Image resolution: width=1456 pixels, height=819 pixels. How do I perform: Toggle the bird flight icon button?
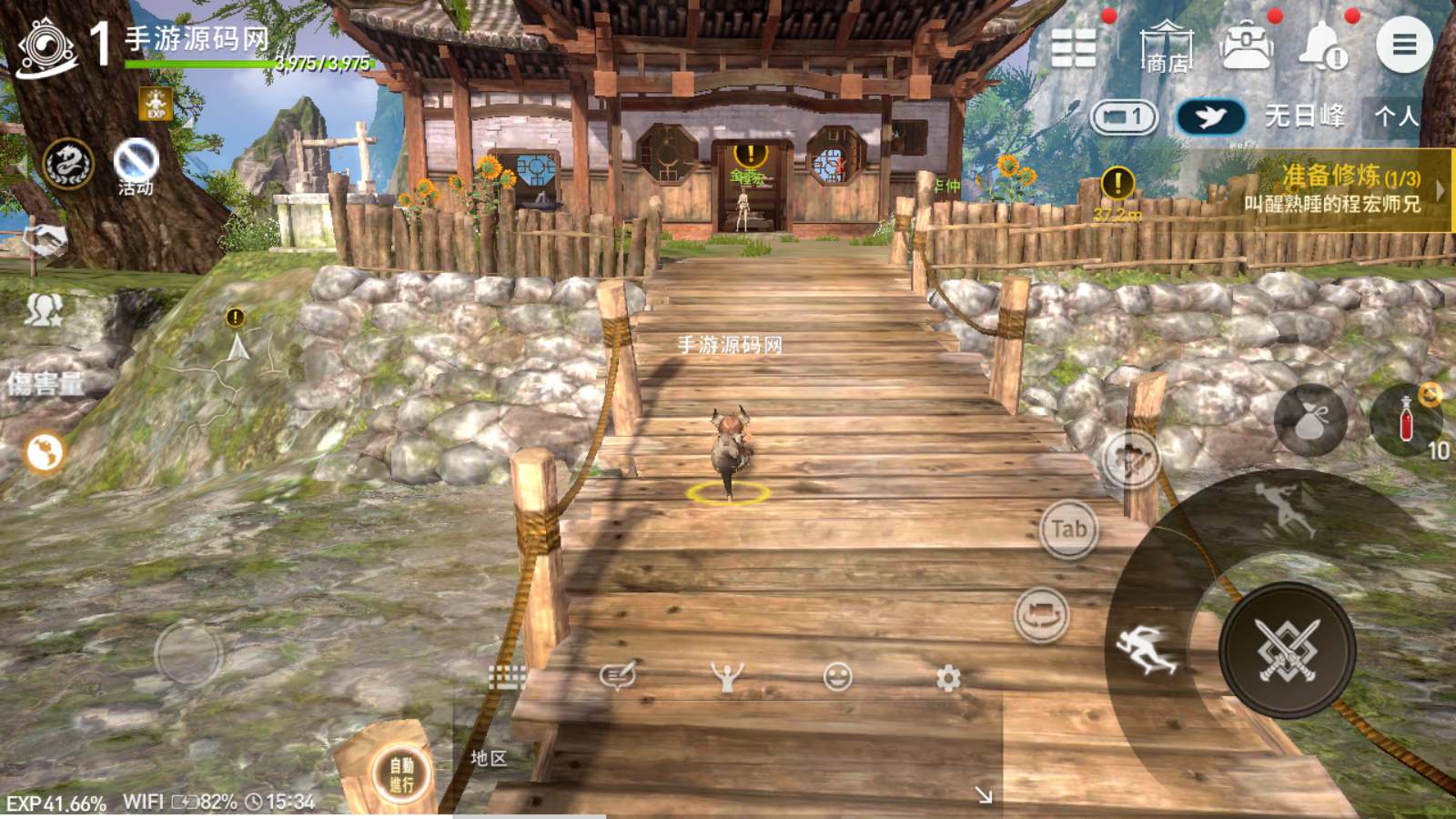1210,117
